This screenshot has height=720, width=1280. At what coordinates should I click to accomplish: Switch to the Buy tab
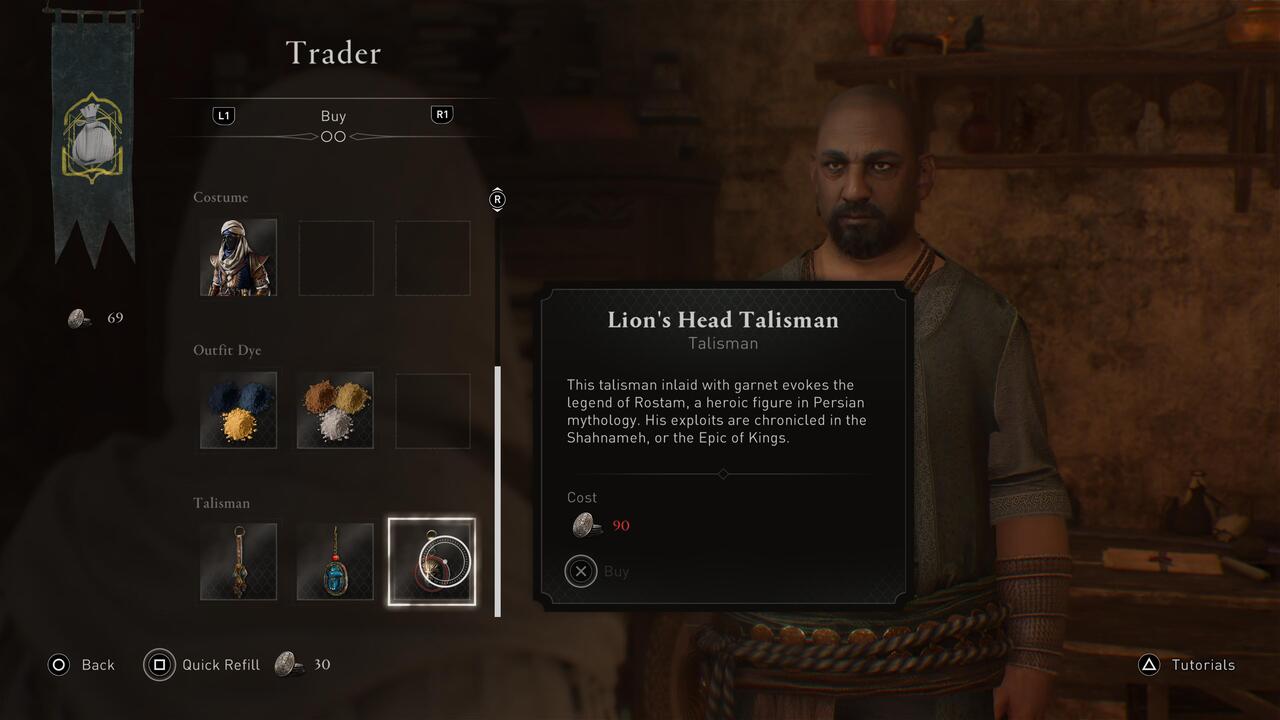pyautogui.click(x=333, y=116)
